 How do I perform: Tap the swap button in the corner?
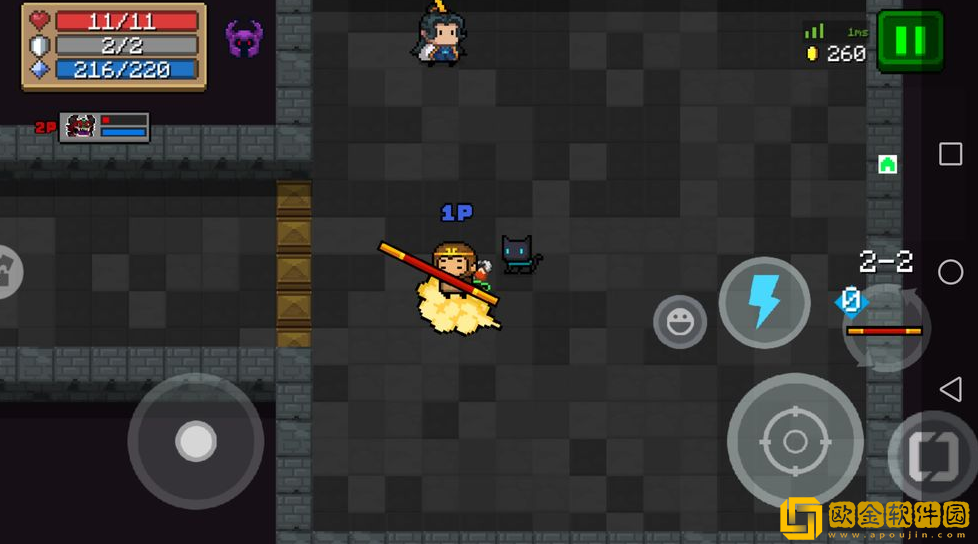(x=932, y=457)
